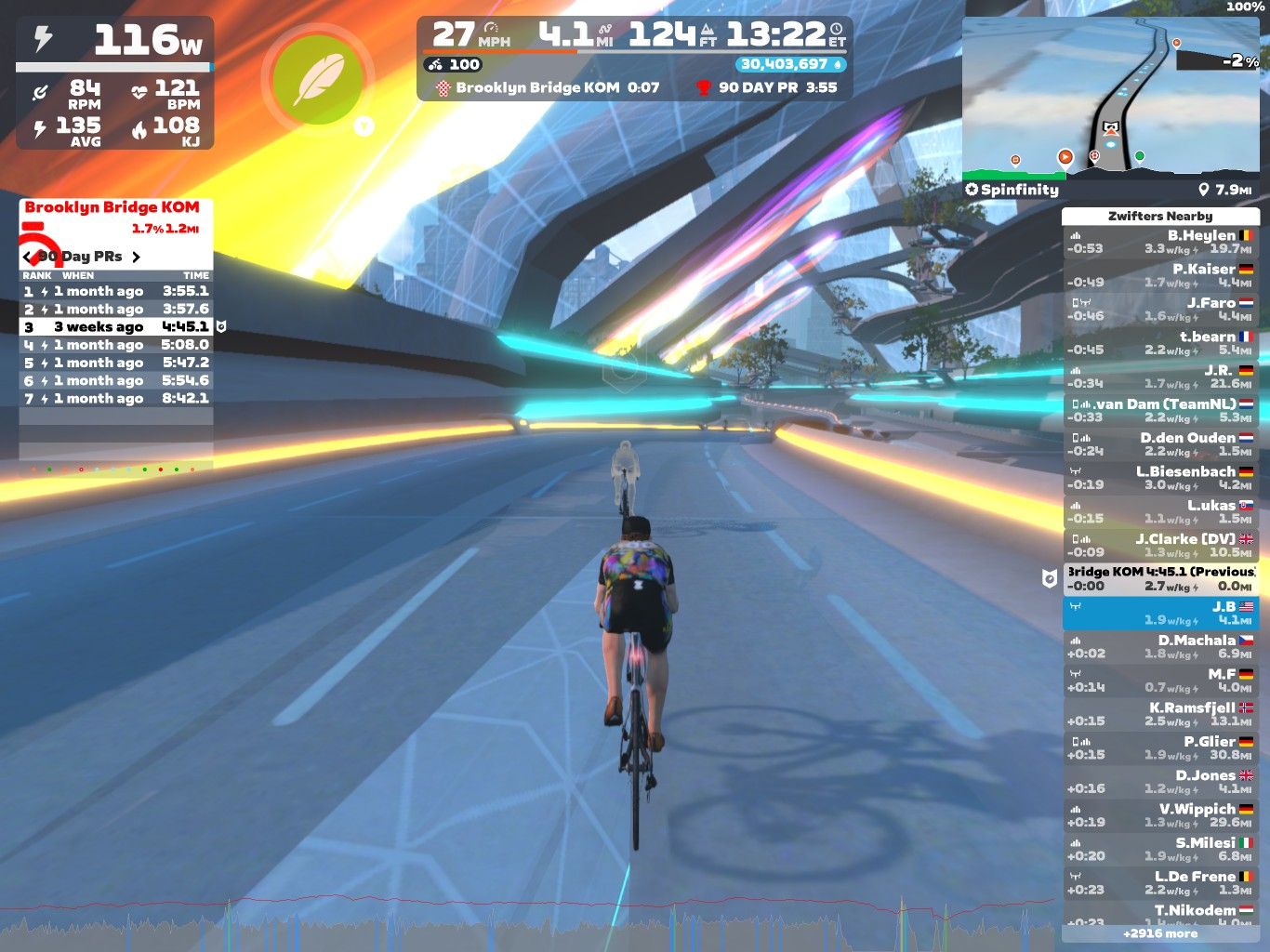Click the Brooklyn Bridge KOM segment header
The image size is (1270, 952).
112,207
